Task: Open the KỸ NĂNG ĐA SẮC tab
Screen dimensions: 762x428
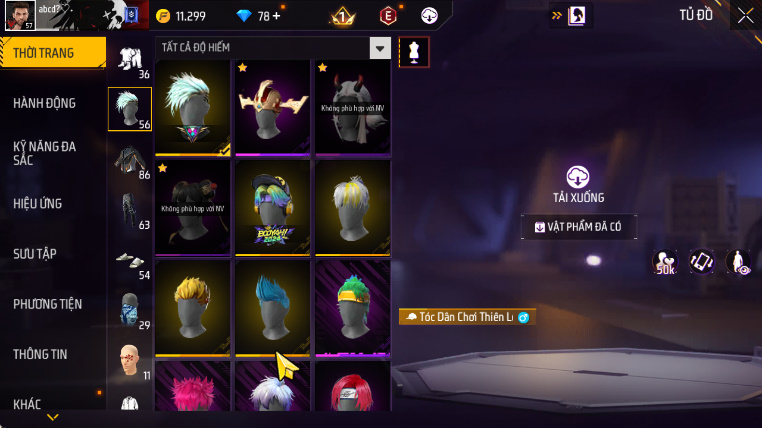Action: (x=45, y=152)
